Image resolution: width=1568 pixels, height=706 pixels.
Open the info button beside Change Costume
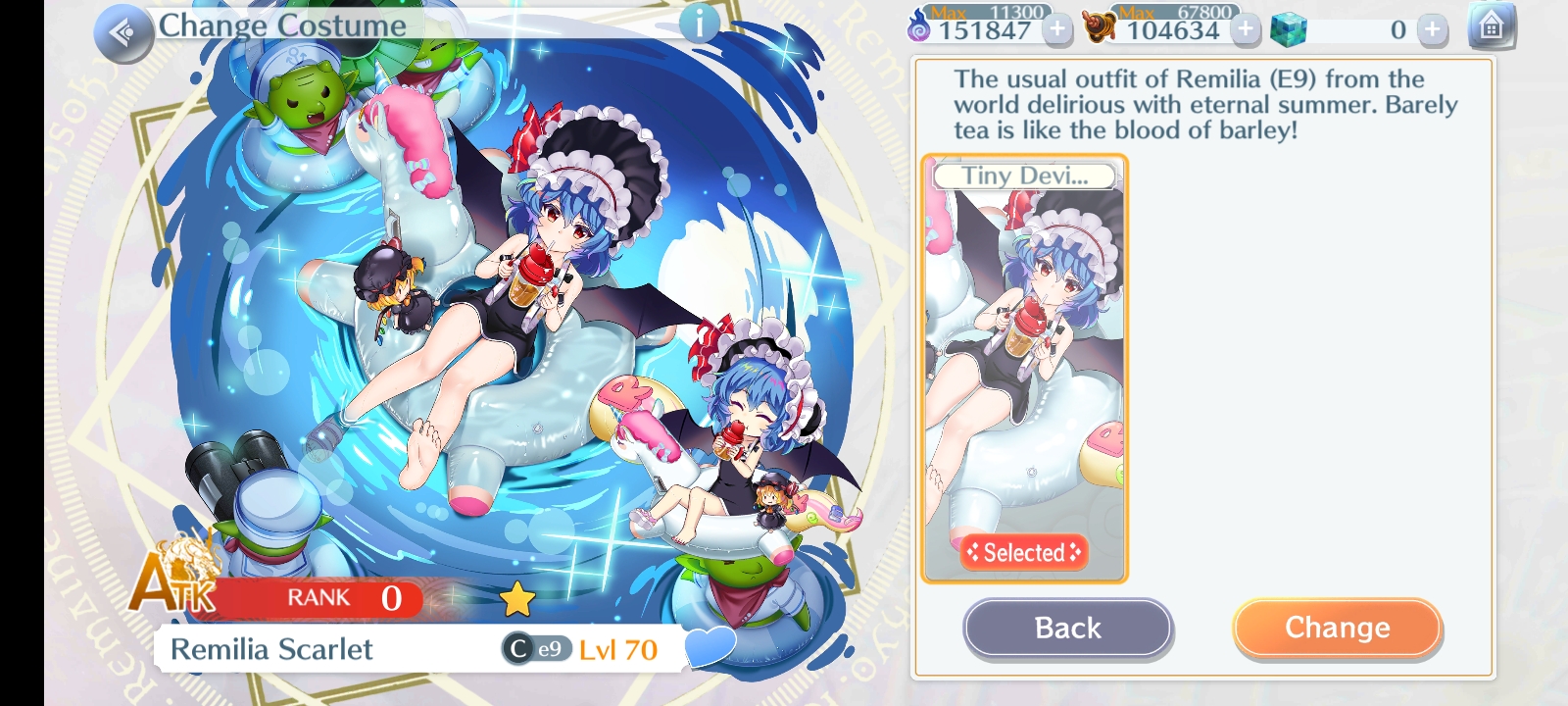coord(699,24)
